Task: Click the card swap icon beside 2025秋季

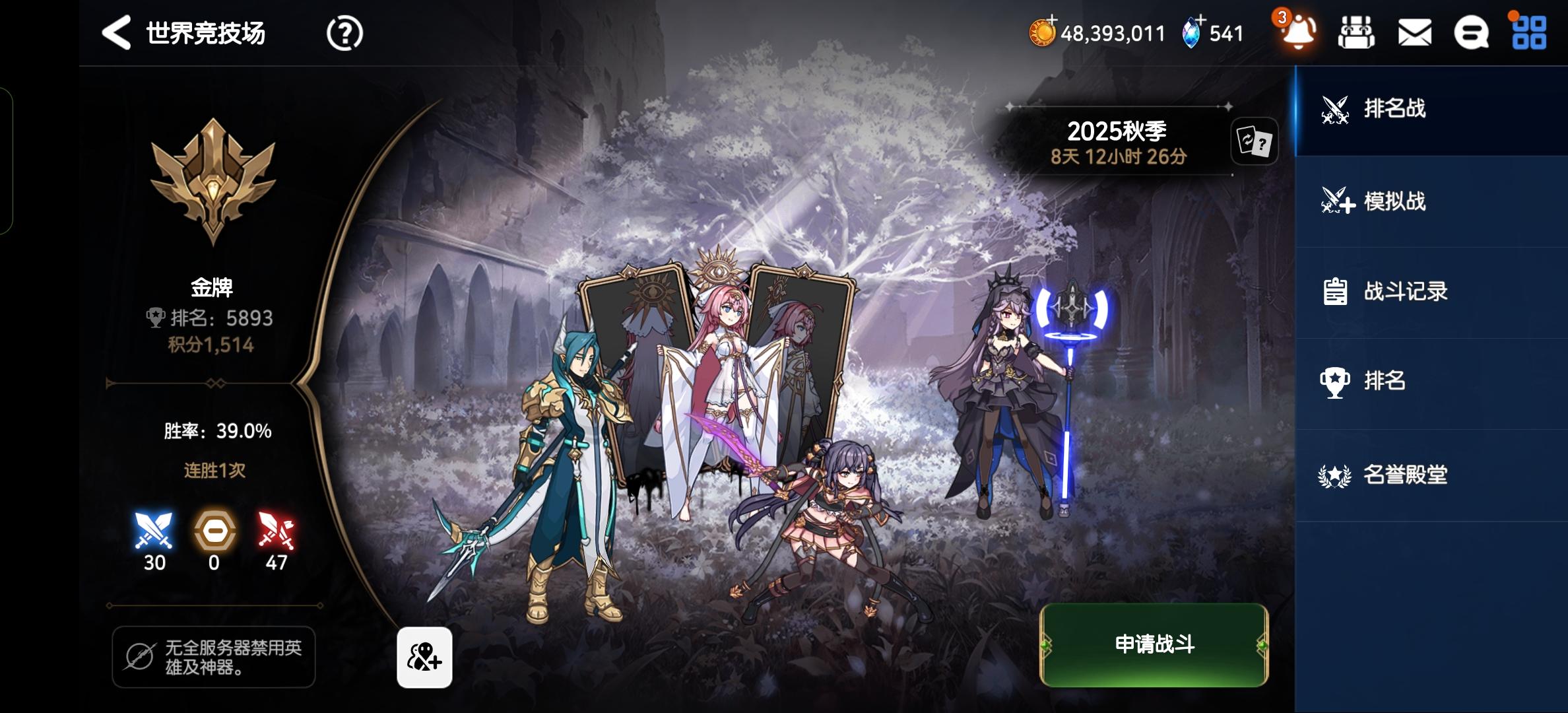Action: [x=1254, y=142]
